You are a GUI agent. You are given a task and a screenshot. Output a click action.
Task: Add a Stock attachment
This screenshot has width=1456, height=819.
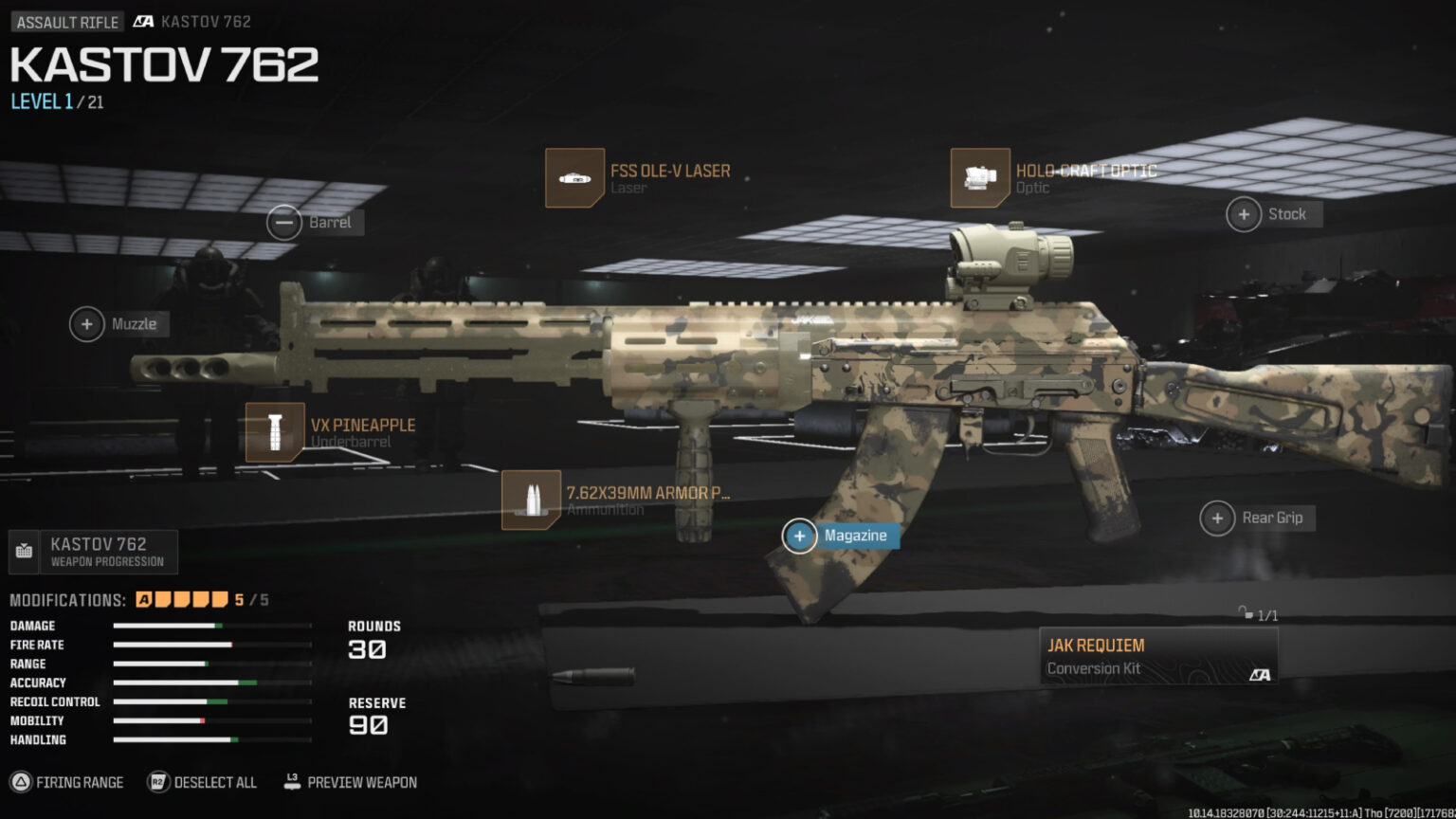pyautogui.click(x=1244, y=214)
